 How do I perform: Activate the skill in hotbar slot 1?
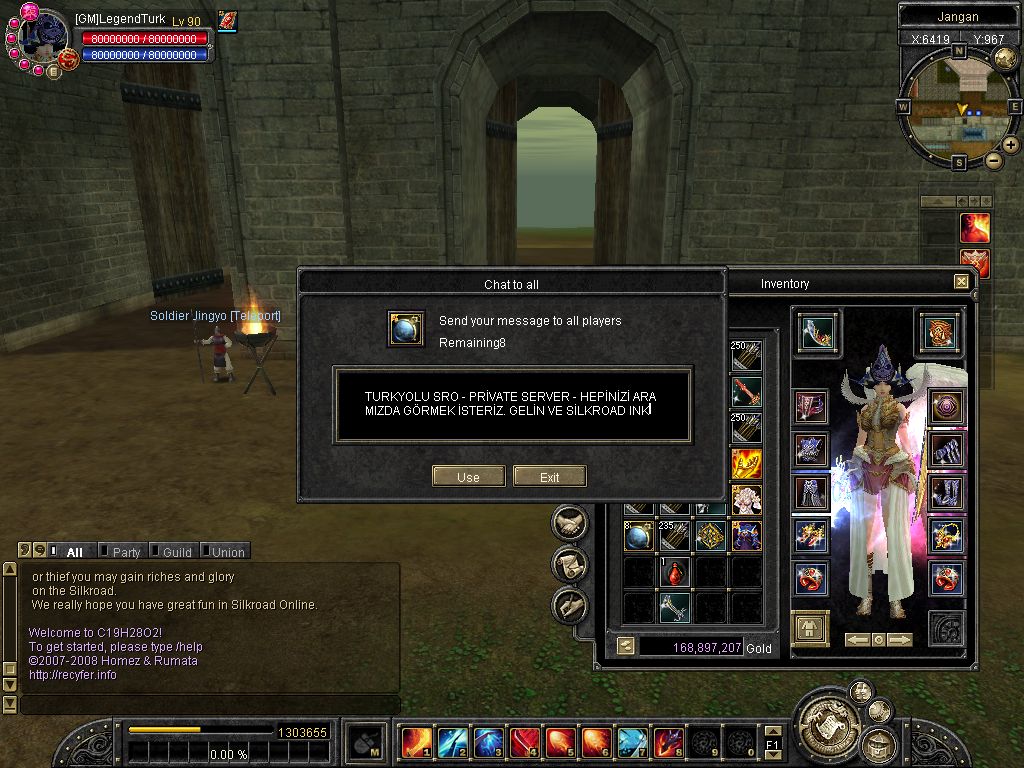tap(415, 742)
